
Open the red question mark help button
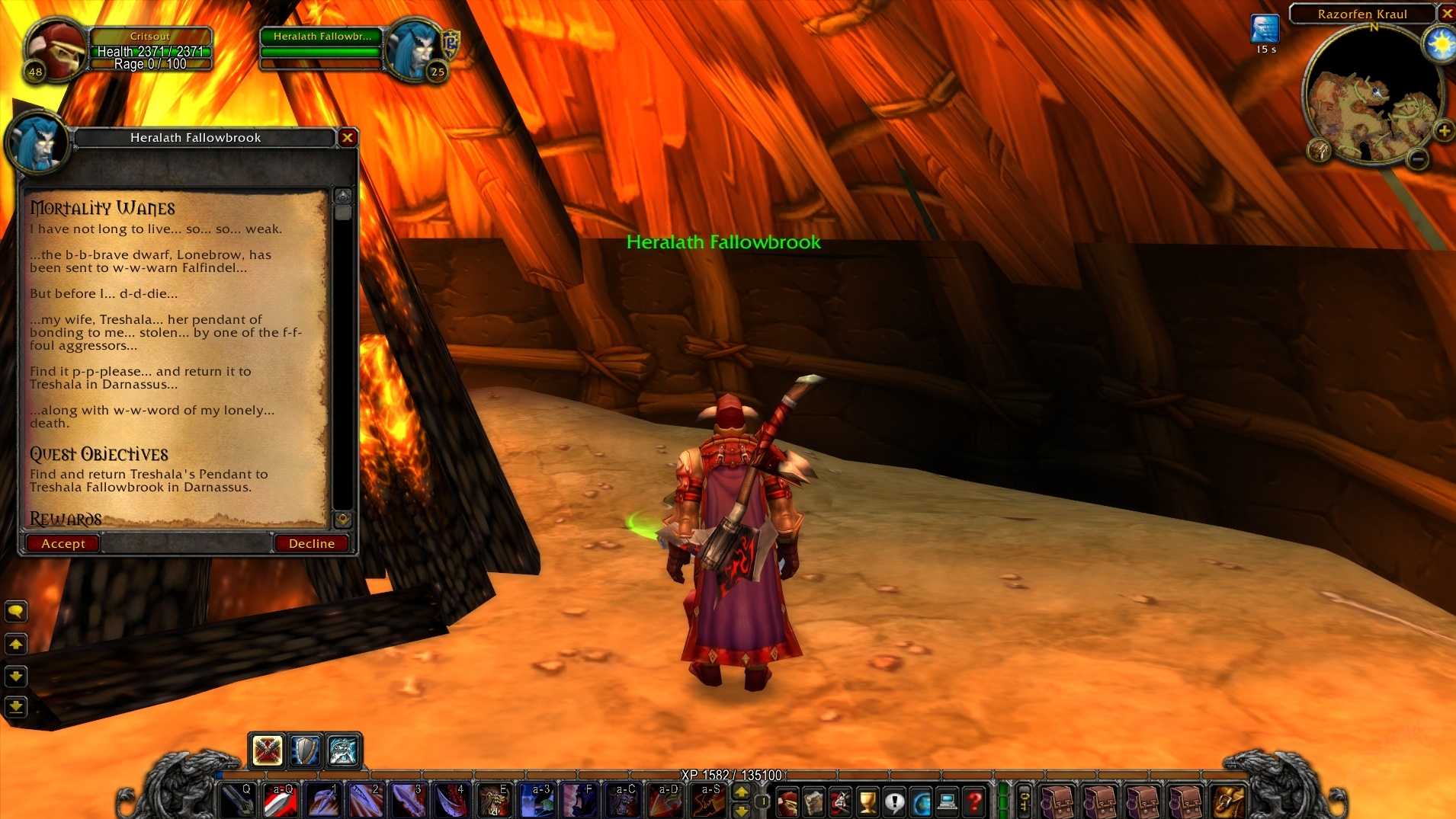973,801
